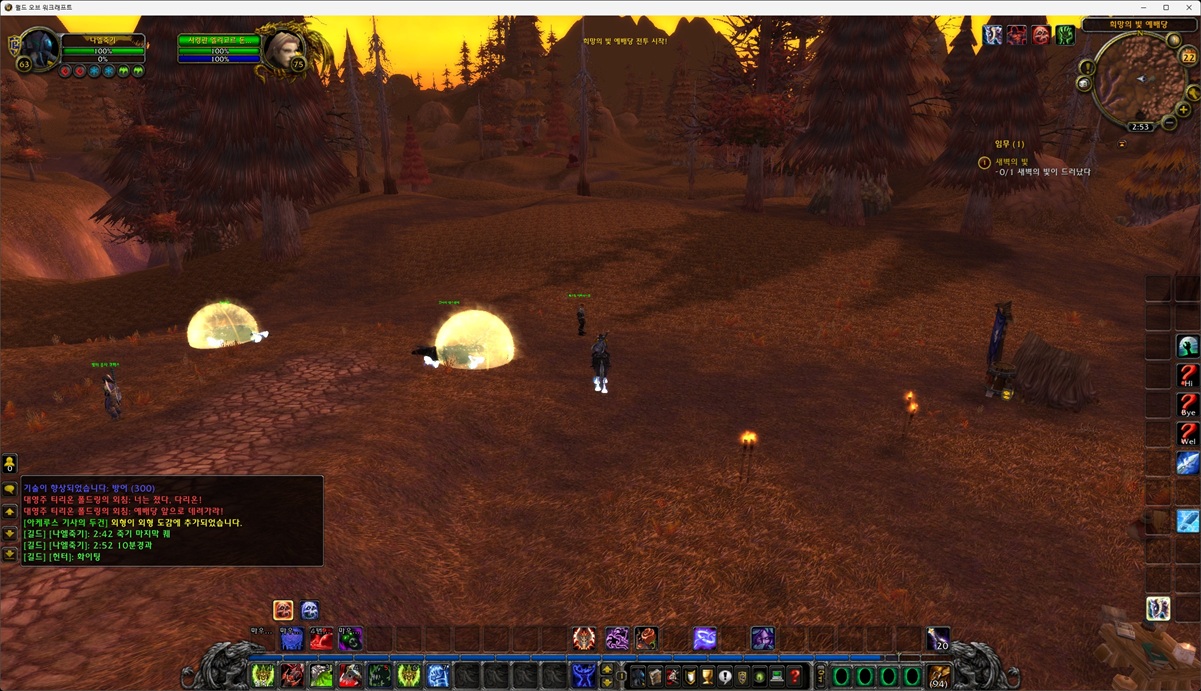The width and height of the screenshot is (1201, 691).
Task: Select the 새벽의 빛 quest in tracker
Action: [x=1011, y=161]
